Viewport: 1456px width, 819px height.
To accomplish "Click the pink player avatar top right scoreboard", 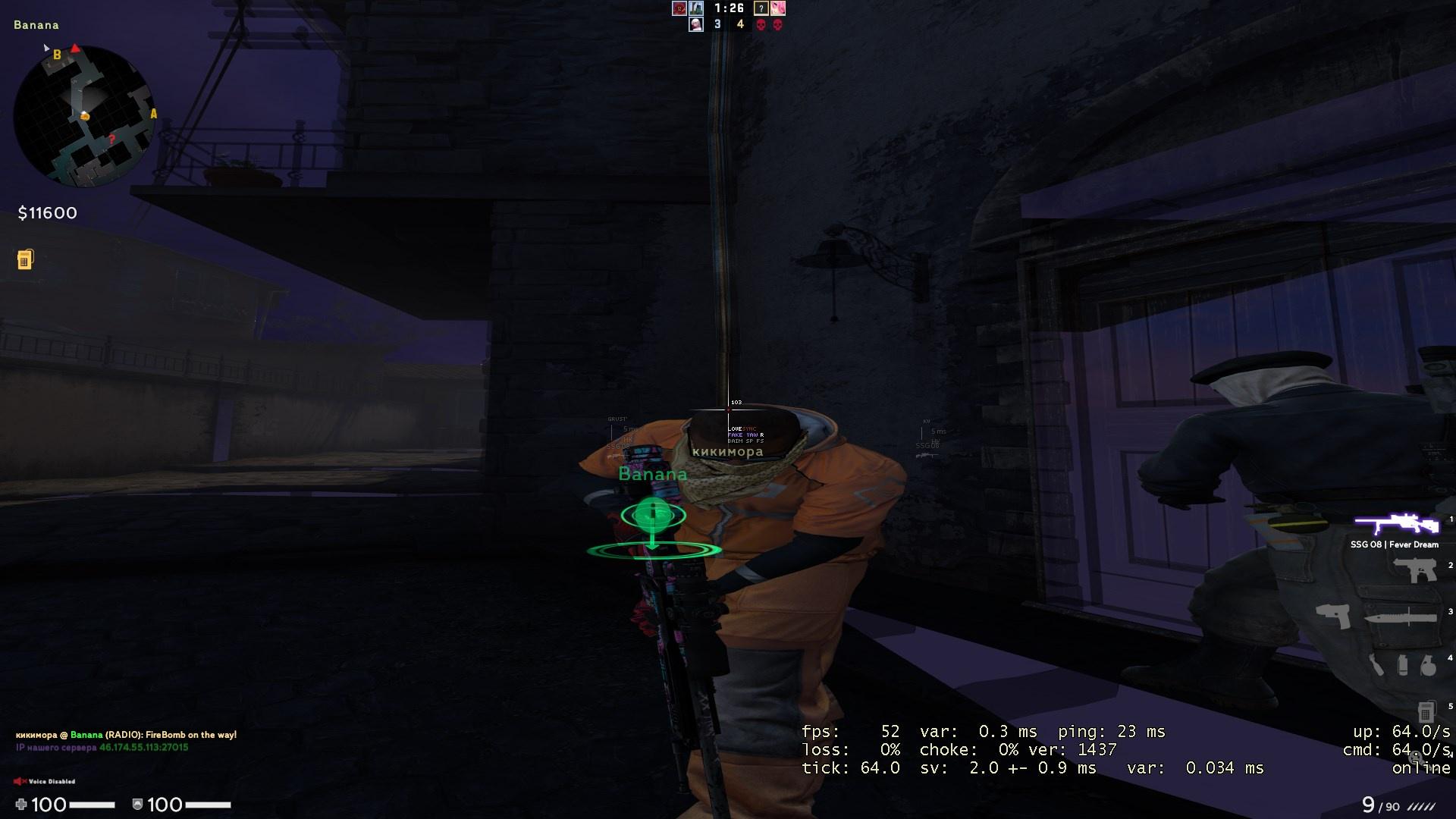I will tap(778, 8).
